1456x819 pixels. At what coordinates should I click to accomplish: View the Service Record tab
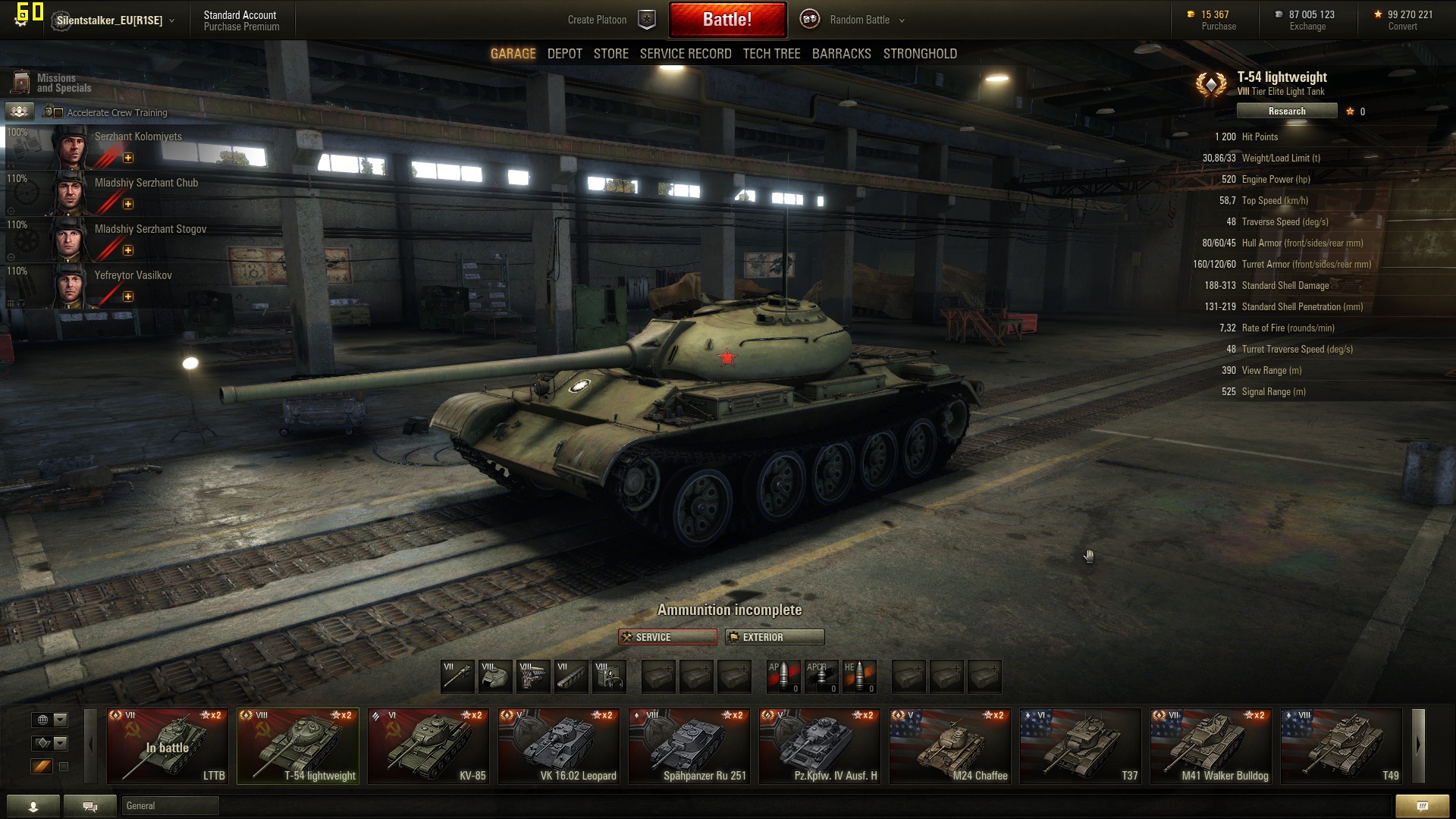coord(685,54)
